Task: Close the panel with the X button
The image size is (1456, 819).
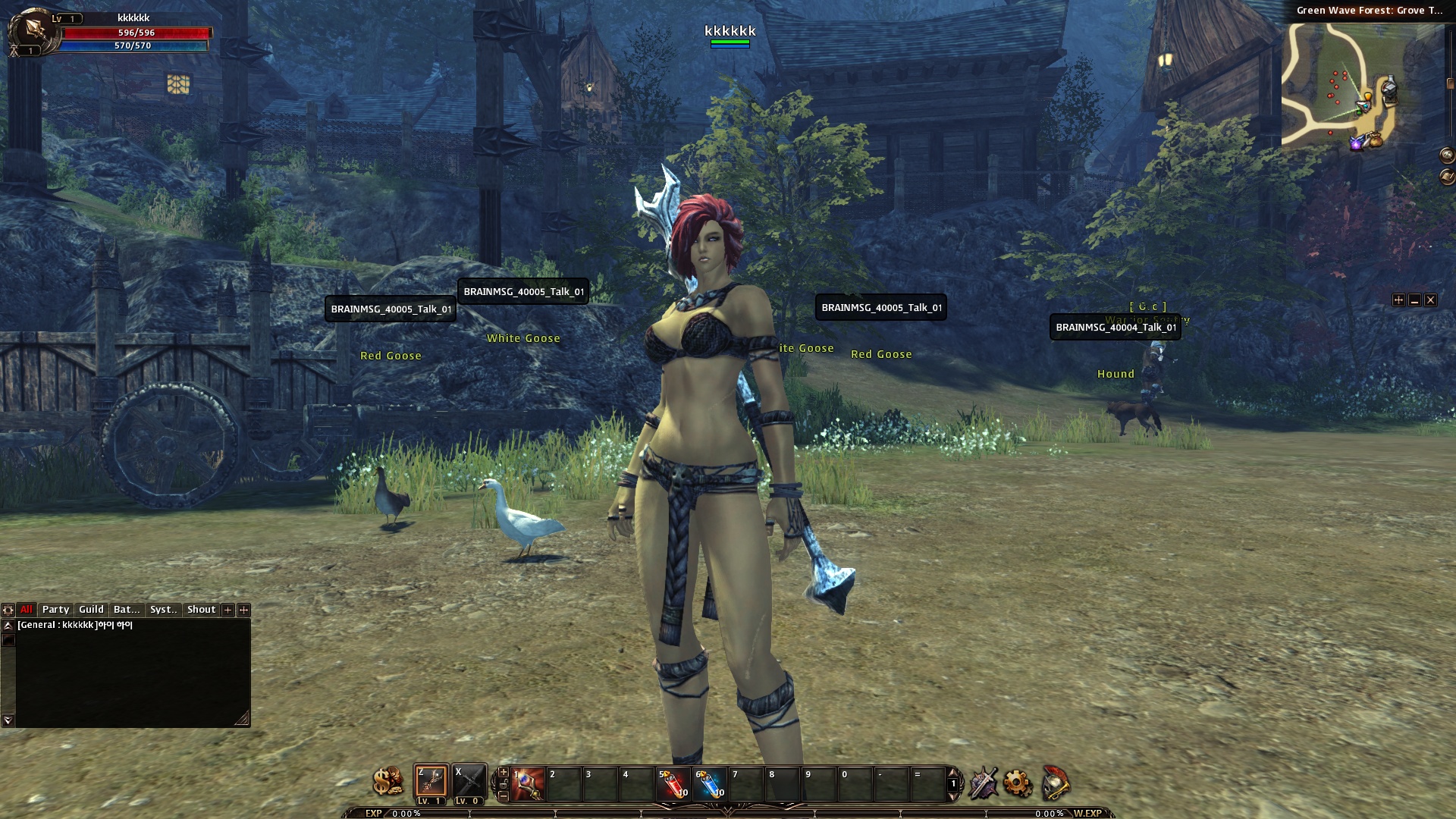Action: (1430, 300)
